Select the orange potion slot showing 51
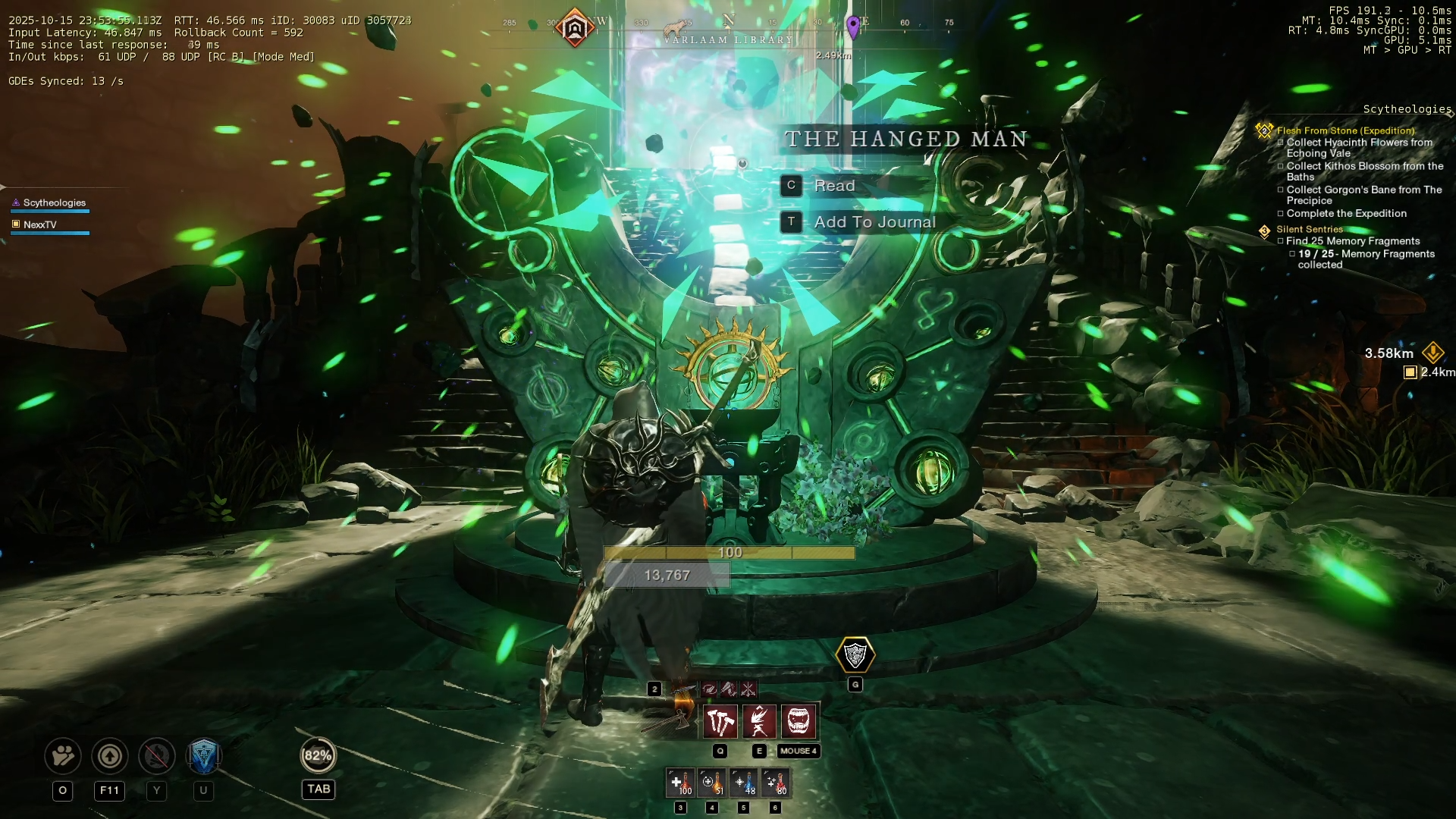Viewport: 1456px width, 819px height. coord(712,783)
